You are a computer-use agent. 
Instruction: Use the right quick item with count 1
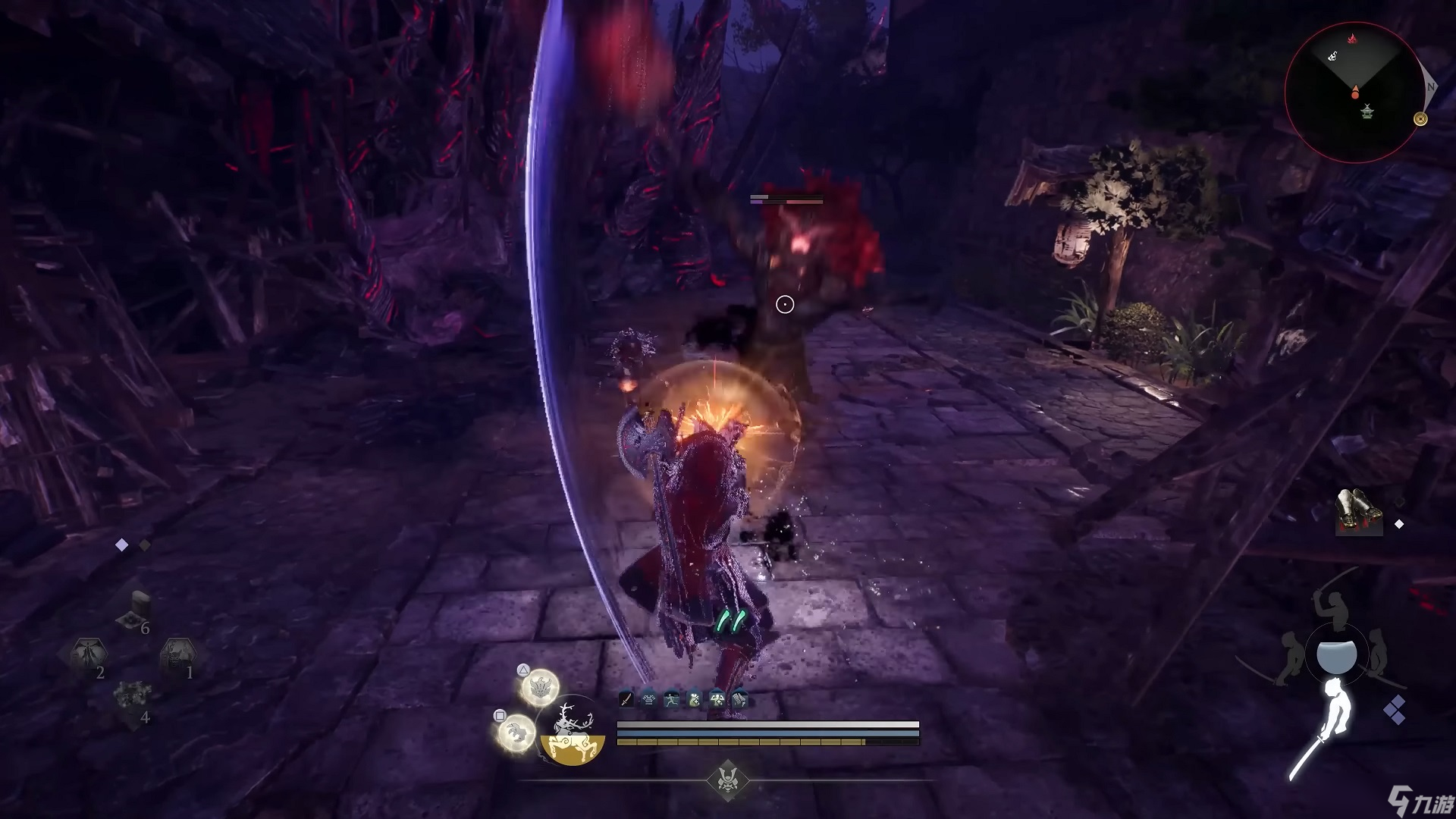(x=177, y=656)
